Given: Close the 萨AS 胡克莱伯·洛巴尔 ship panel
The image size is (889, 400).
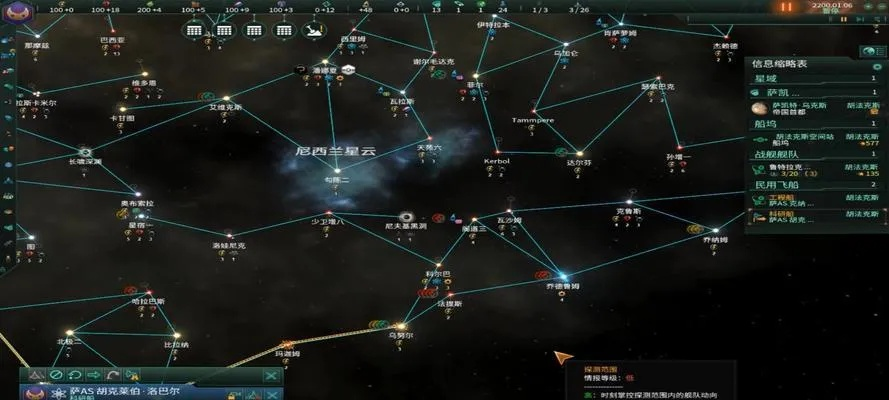Looking at the screenshot, I should 271,395.
